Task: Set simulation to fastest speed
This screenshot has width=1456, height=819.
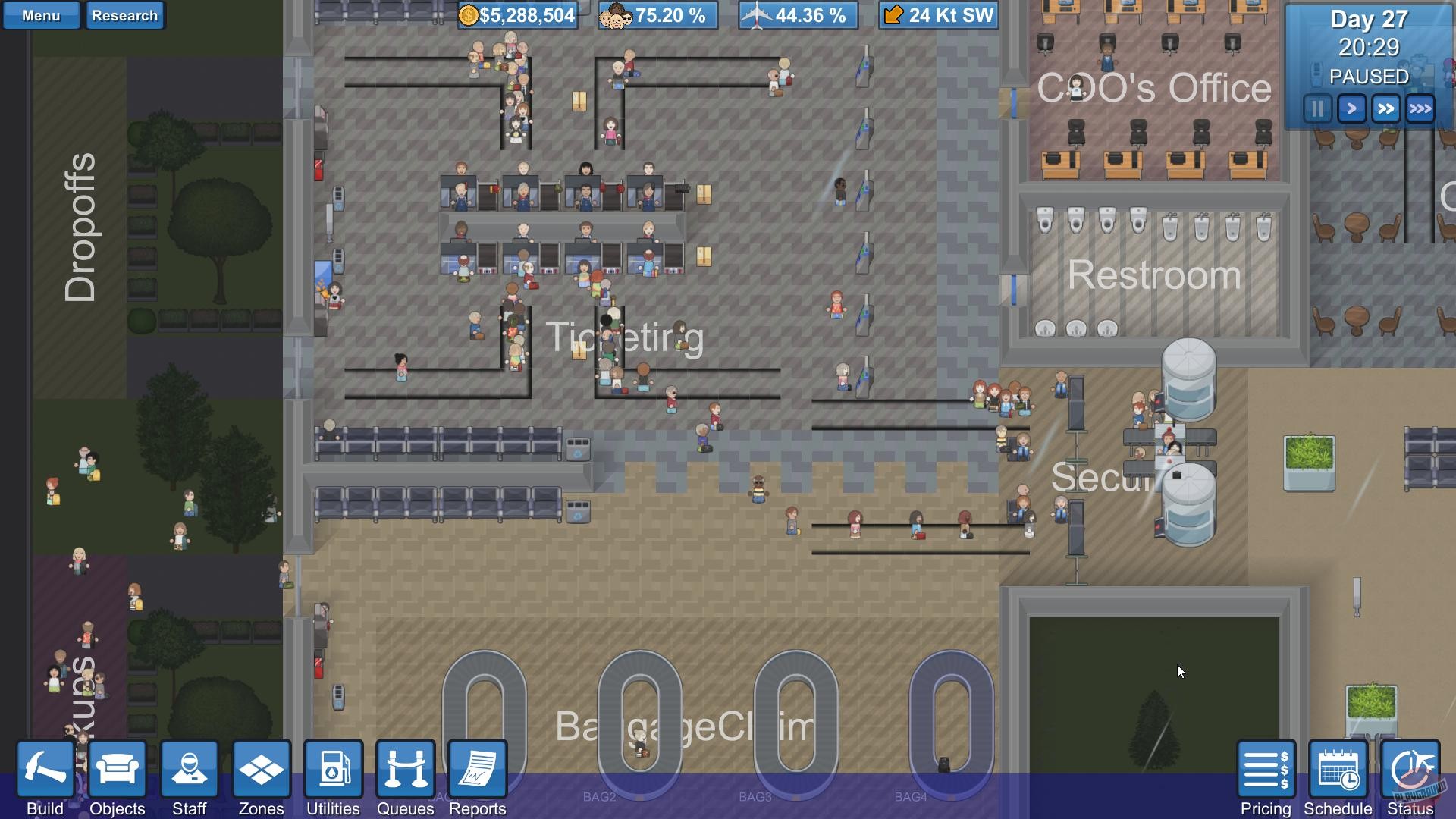Action: (1420, 108)
